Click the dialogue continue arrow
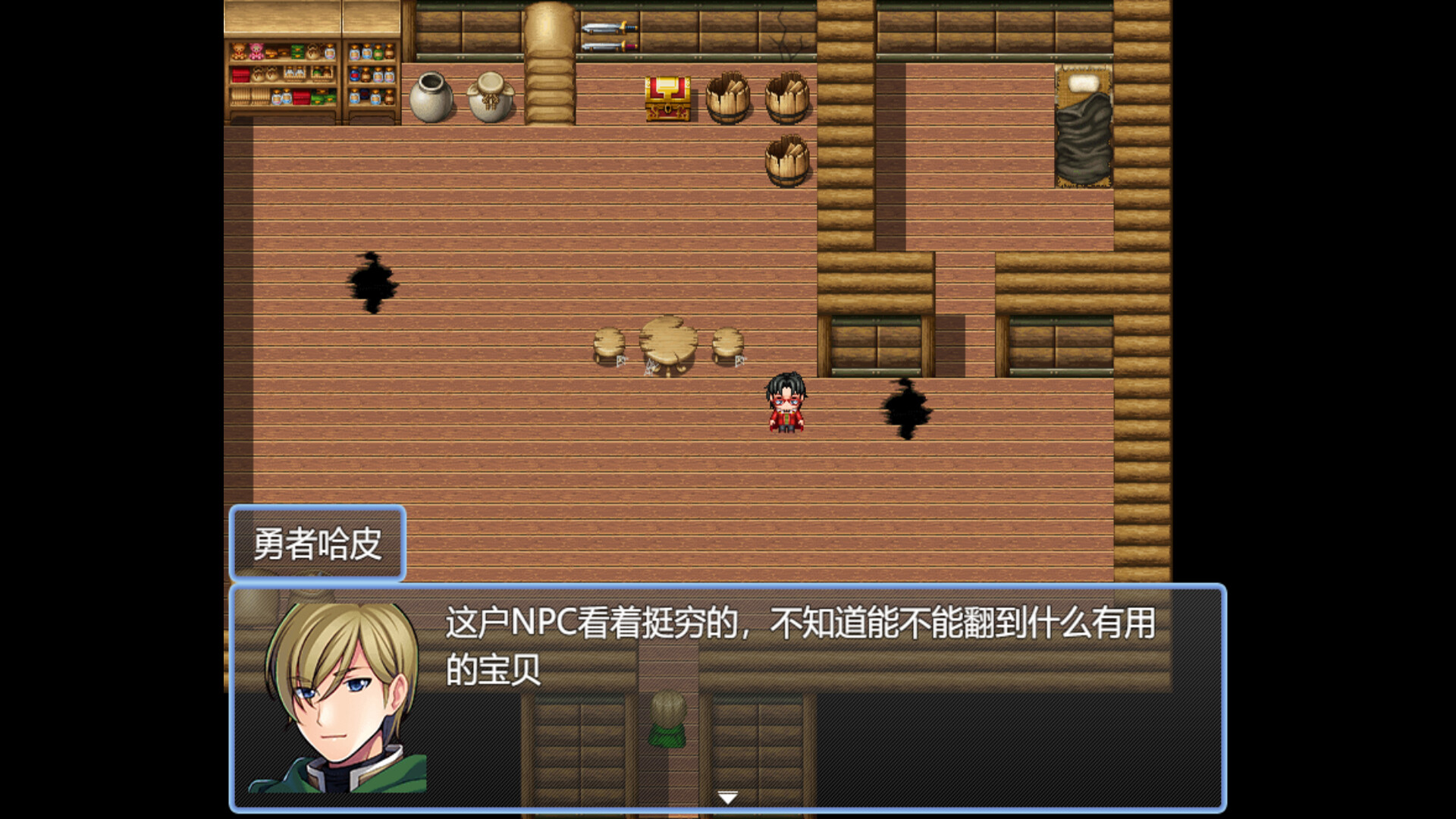Viewport: 1456px width, 819px height. (728, 796)
